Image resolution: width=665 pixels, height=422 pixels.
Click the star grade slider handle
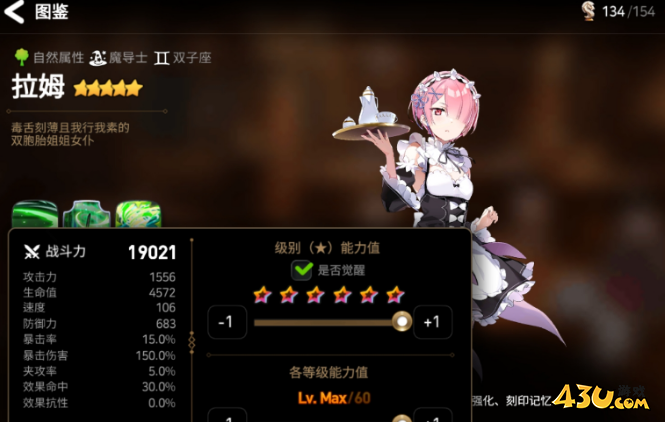pos(402,322)
